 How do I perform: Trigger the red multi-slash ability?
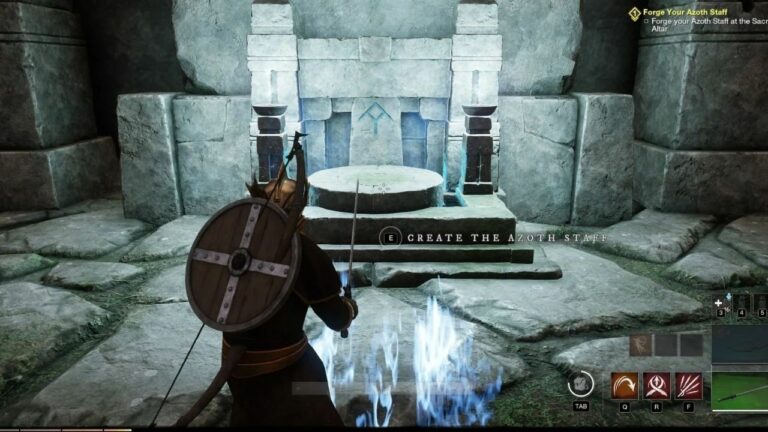689,385
